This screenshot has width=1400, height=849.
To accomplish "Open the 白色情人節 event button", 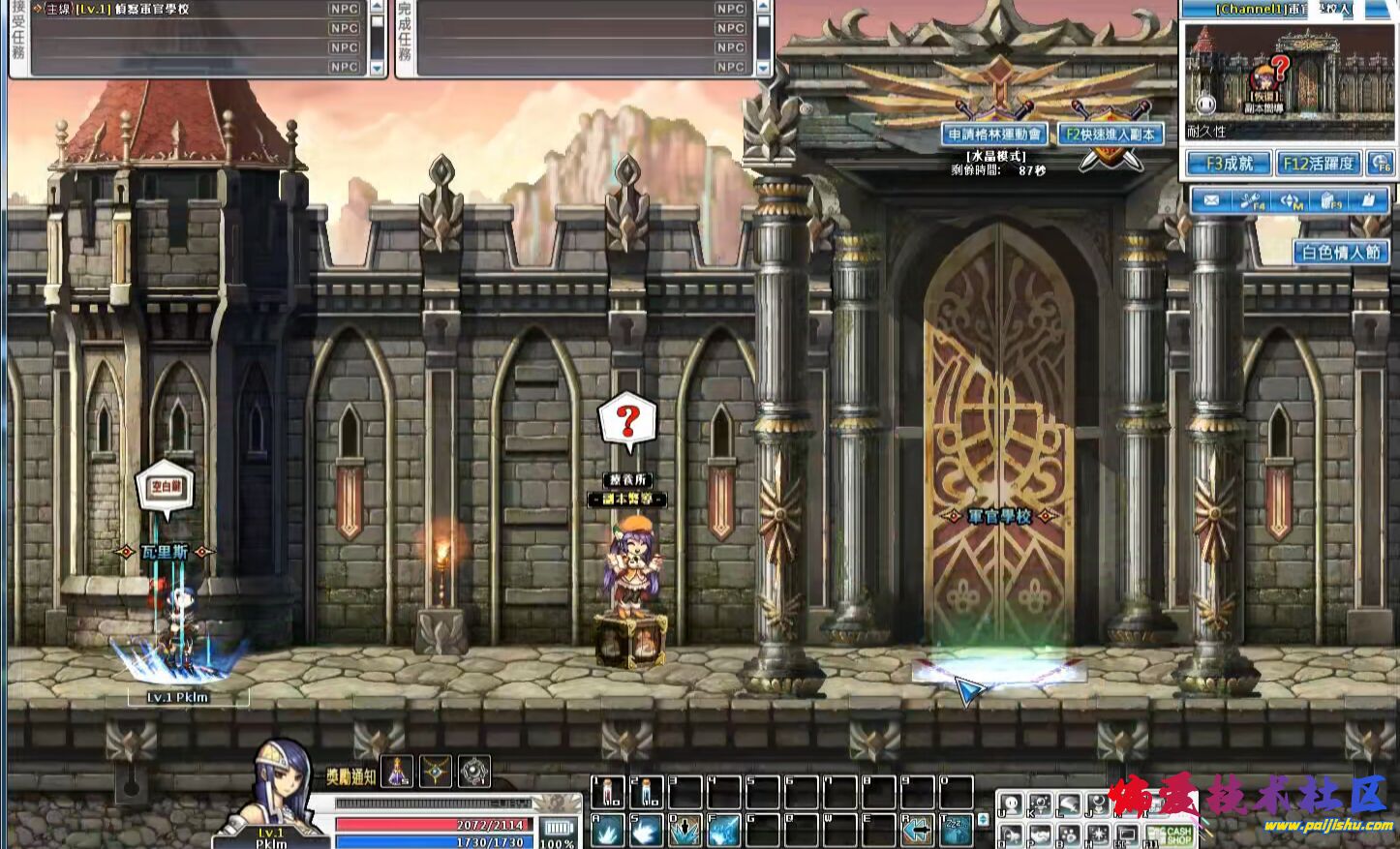I will [x=1340, y=253].
